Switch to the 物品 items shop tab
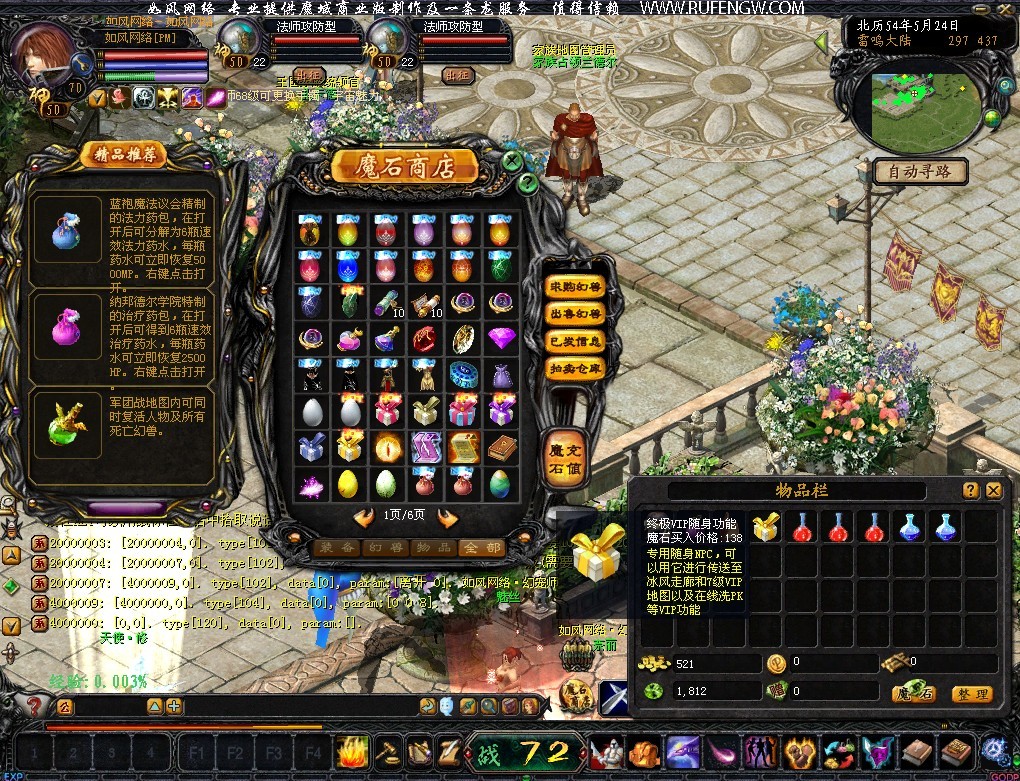 pyautogui.click(x=431, y=548)
